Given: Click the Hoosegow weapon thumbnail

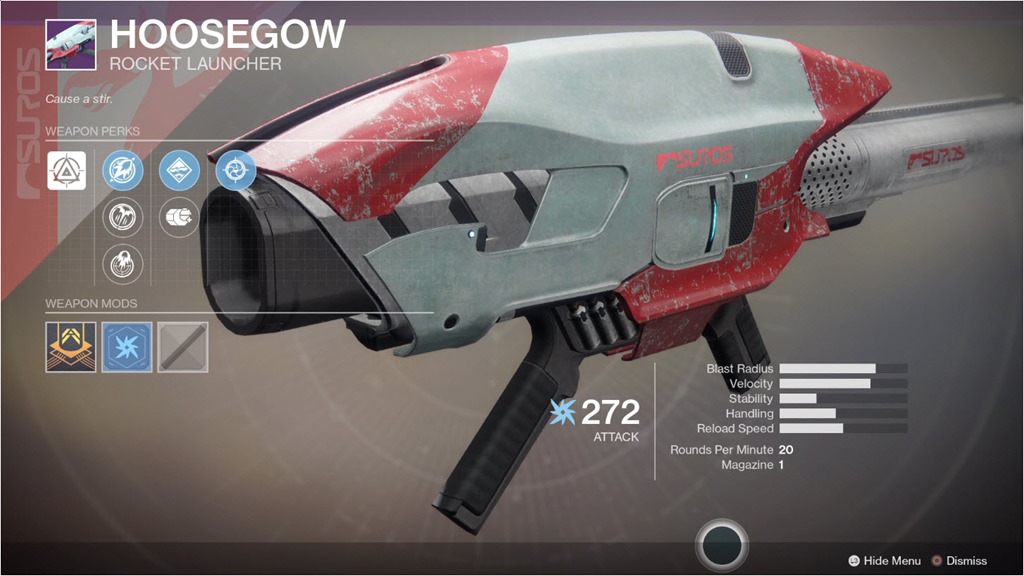Looking at the screenshot, I should pos(71,46).
